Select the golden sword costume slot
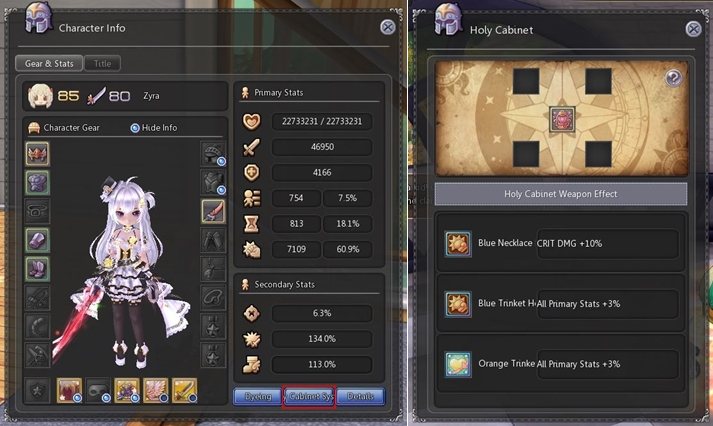This screenshot has height=426, width=713. point(184,389)
